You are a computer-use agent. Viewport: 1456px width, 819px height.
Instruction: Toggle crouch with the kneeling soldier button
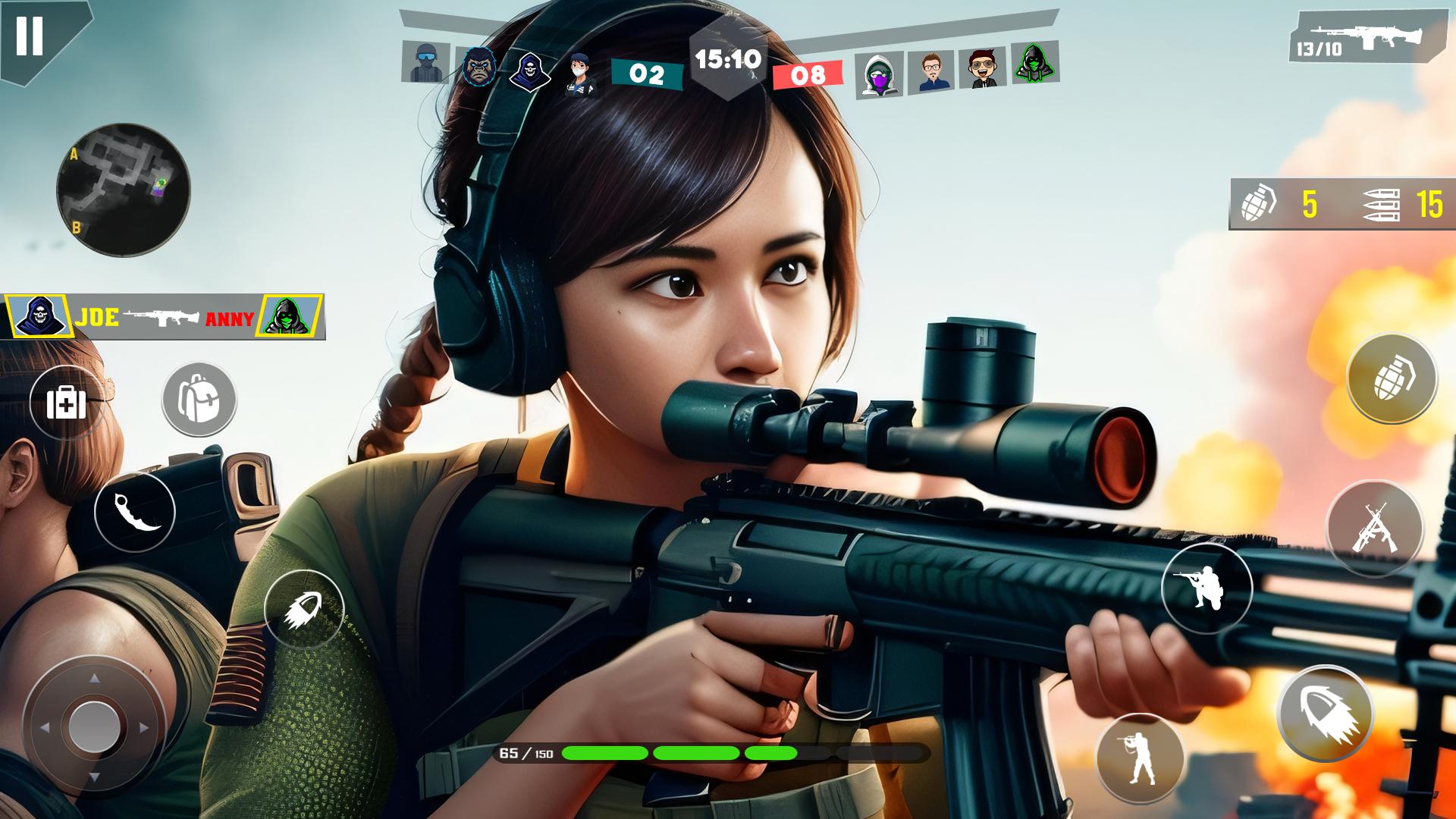1207,588
